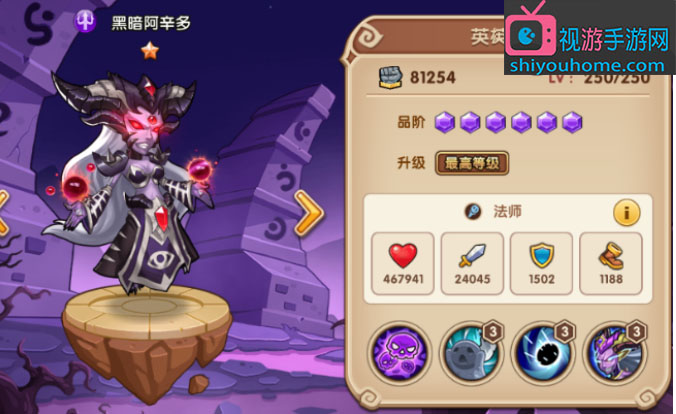Open the yellow info button for hero stats

pyautogui.click(x=626, y=212)
